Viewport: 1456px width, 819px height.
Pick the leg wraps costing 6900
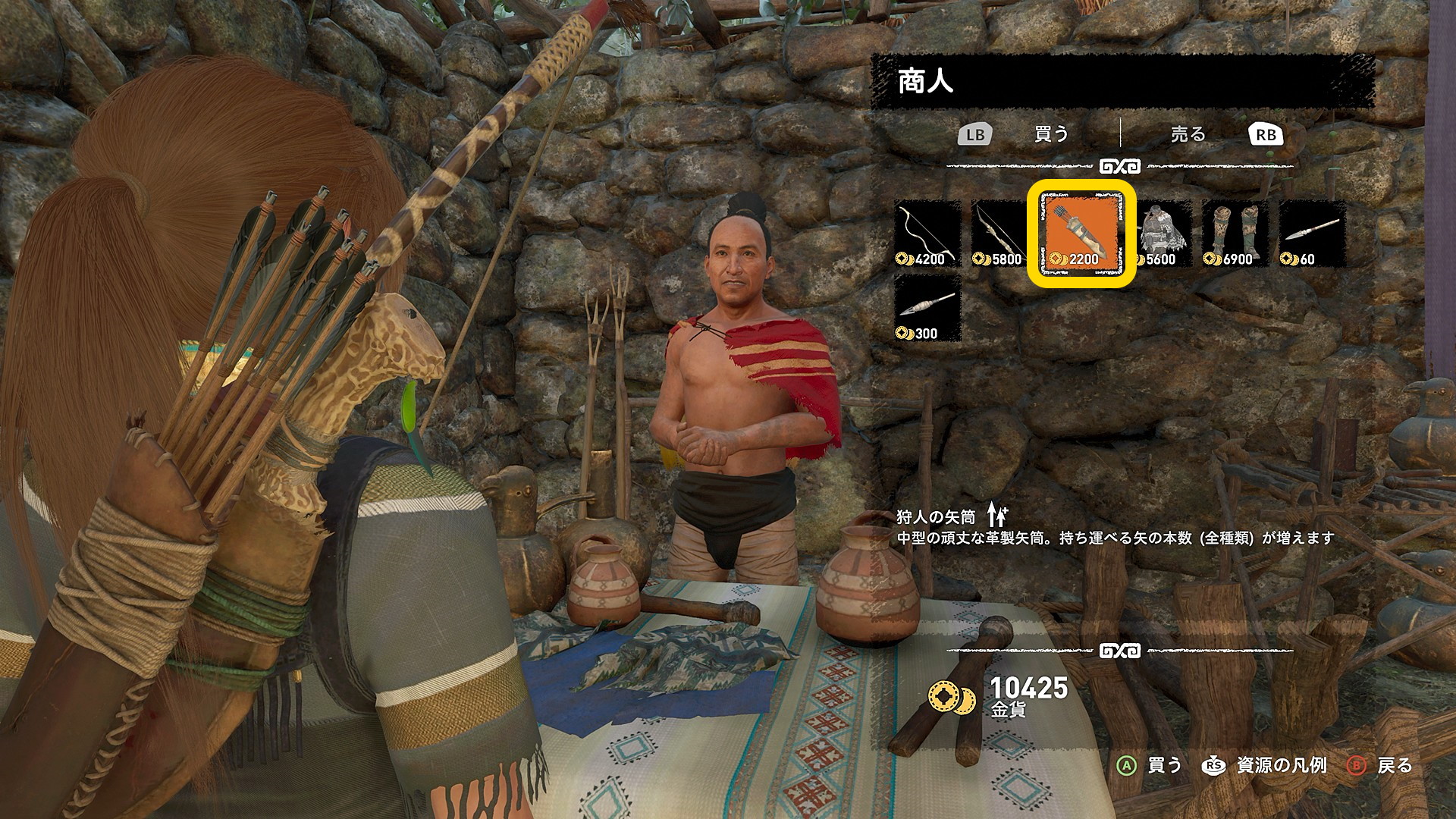coord(1235,234)
